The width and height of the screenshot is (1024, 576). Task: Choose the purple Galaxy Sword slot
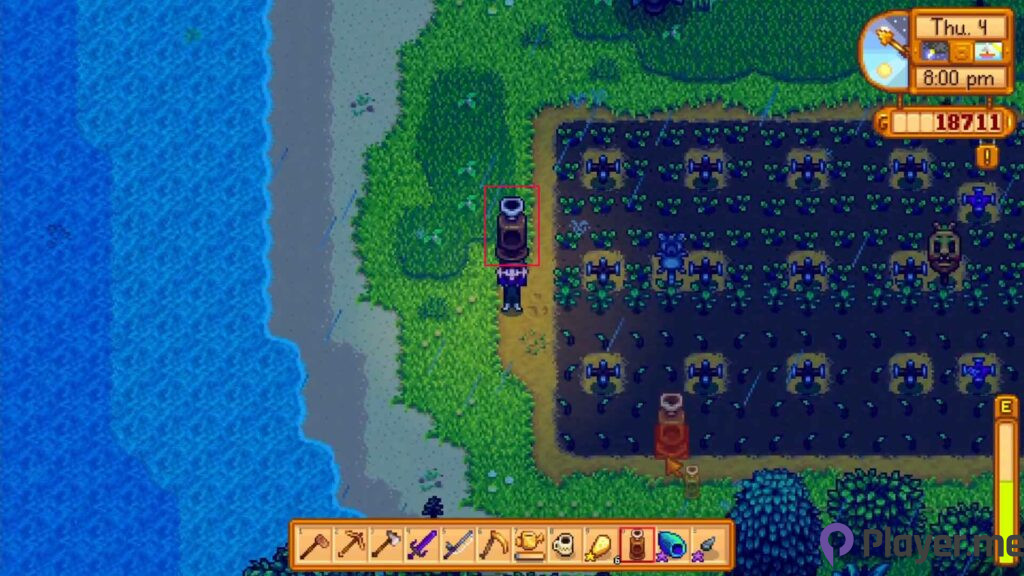[421, 544]
